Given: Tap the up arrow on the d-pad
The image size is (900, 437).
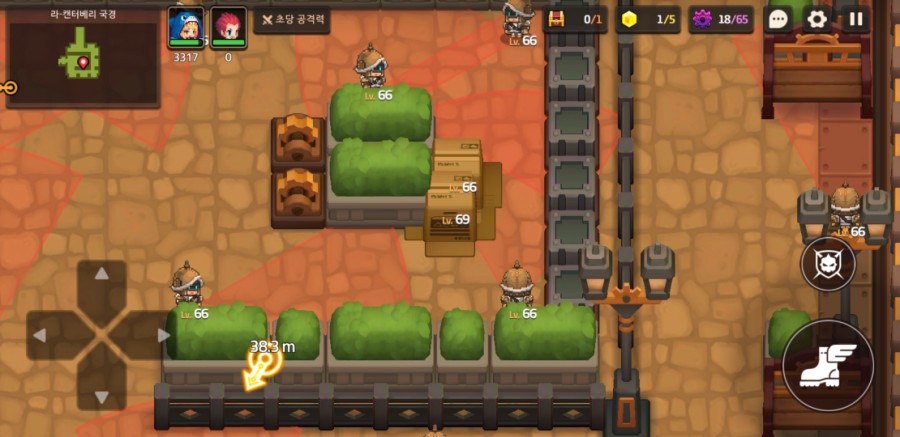Looking at the screenshot, I should 102,276.
